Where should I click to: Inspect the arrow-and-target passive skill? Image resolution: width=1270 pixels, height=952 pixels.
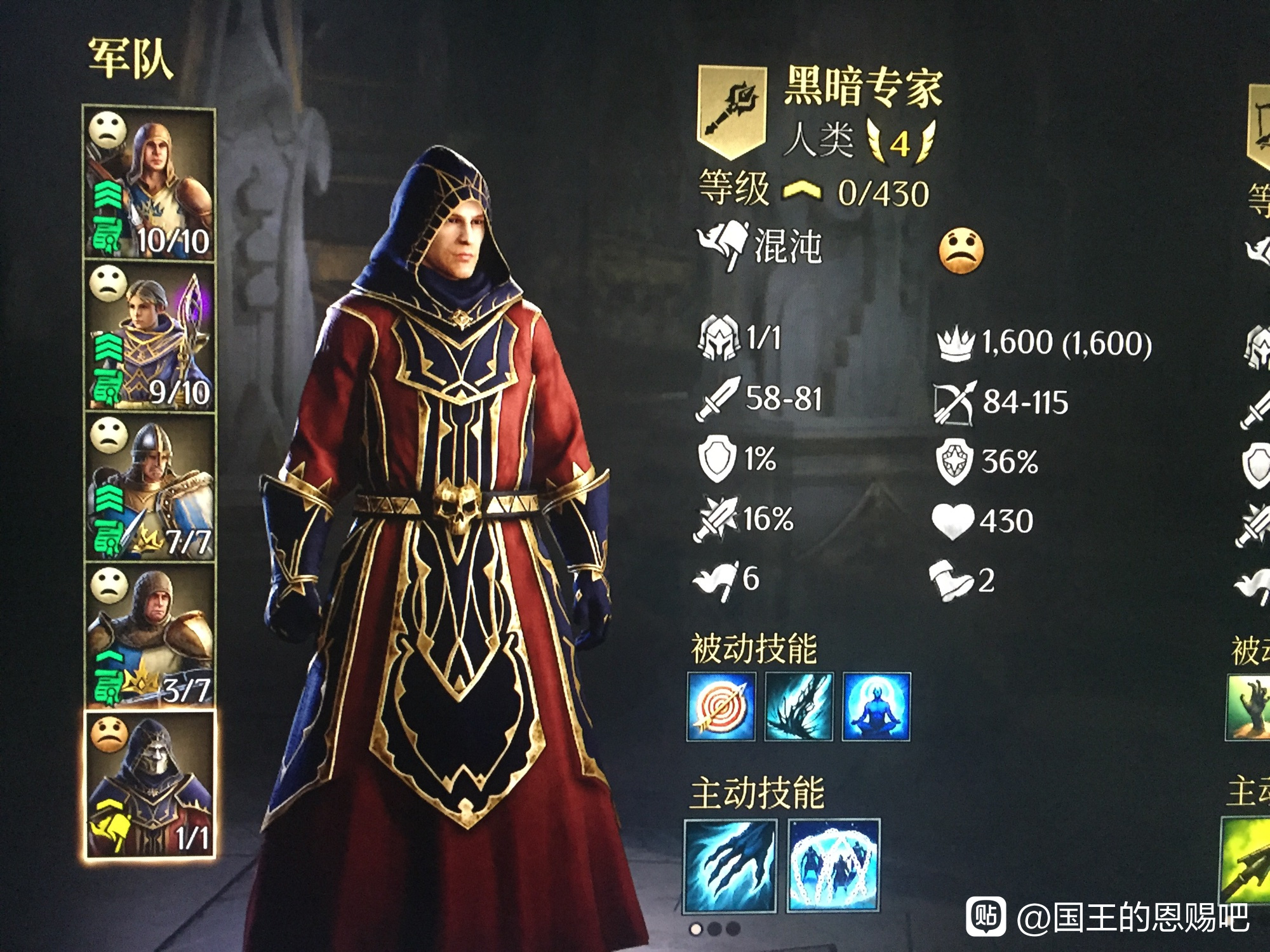[721, 706]
